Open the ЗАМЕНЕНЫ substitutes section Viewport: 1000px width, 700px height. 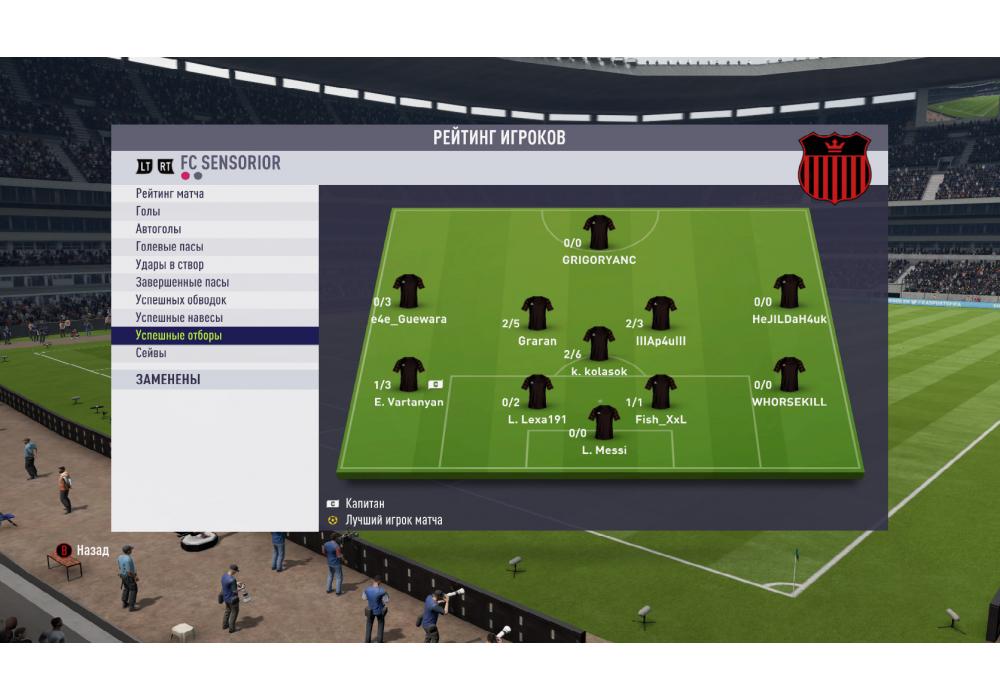click(x=214, y=380)
